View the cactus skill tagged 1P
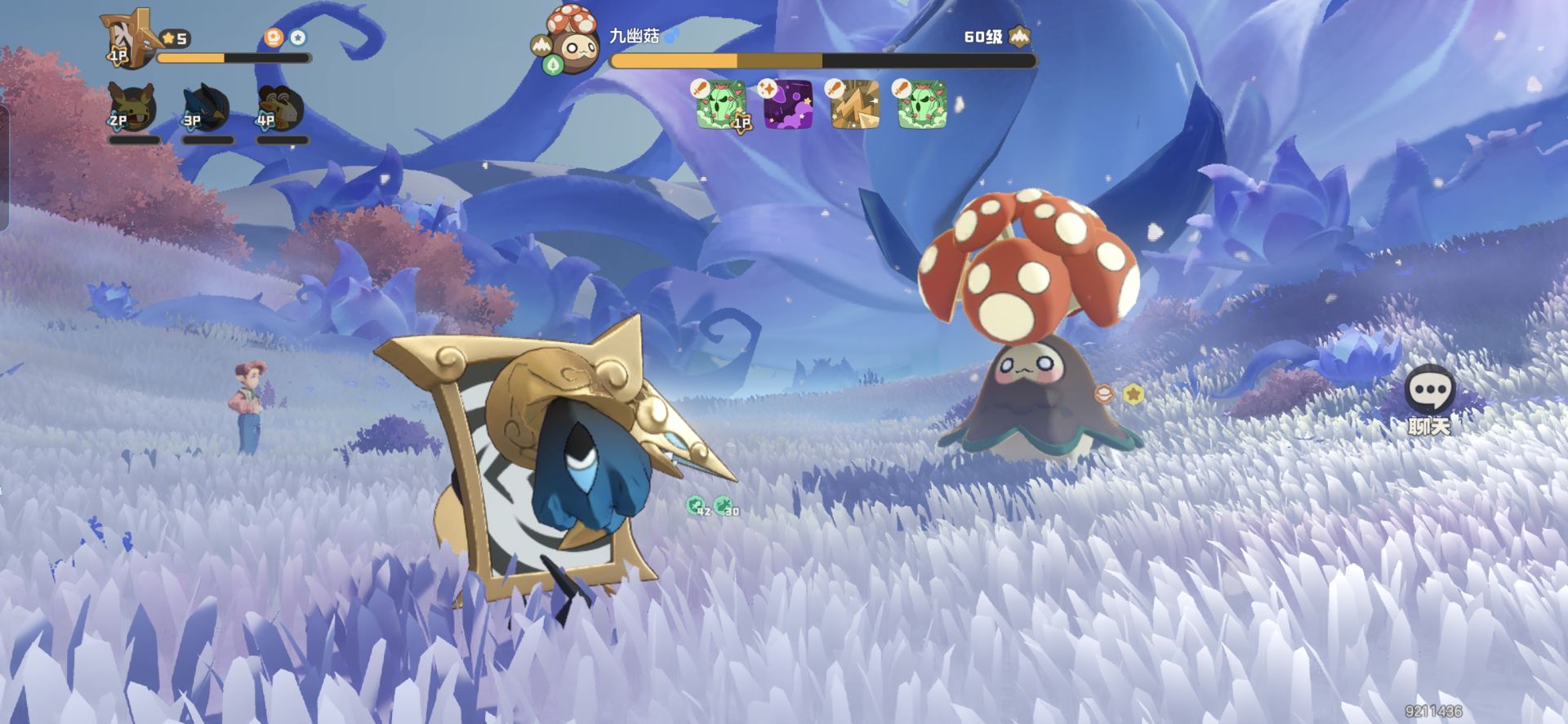 point(721,104)
